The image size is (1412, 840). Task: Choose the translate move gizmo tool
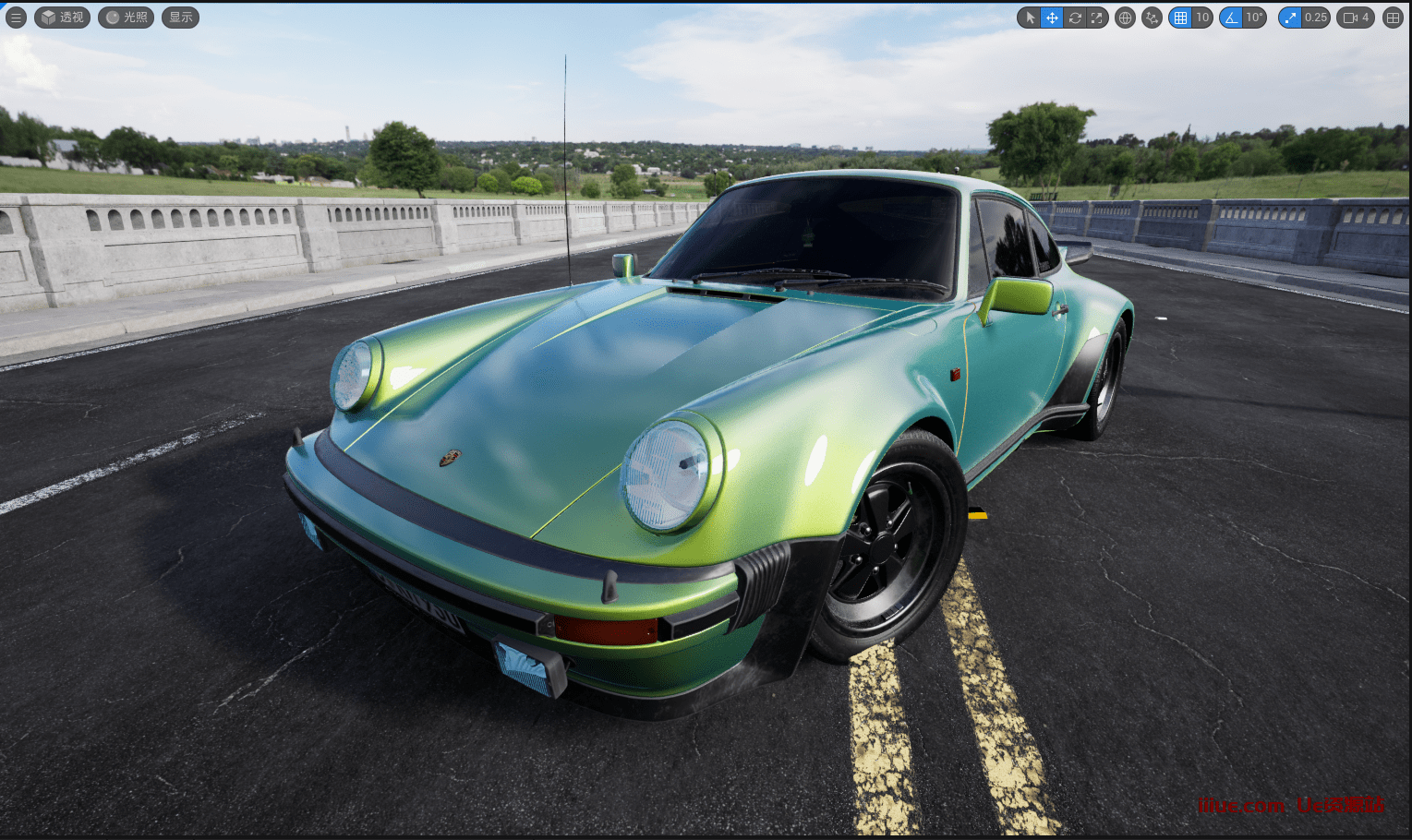(1052, 18)
